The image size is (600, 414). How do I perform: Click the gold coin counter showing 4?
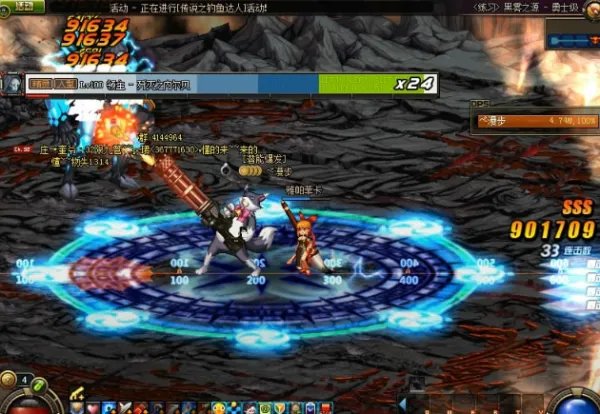coord(22,381)
